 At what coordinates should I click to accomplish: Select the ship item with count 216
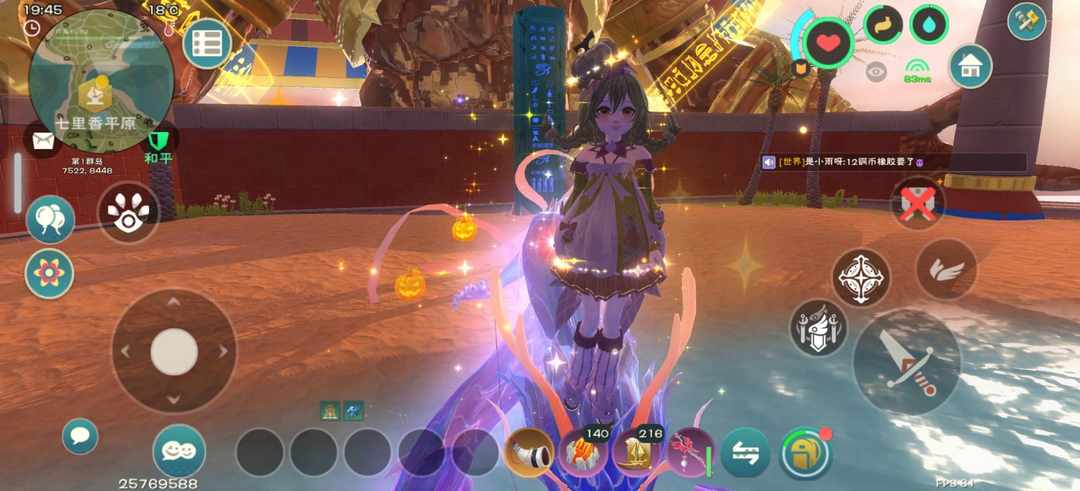coord(637,453)
